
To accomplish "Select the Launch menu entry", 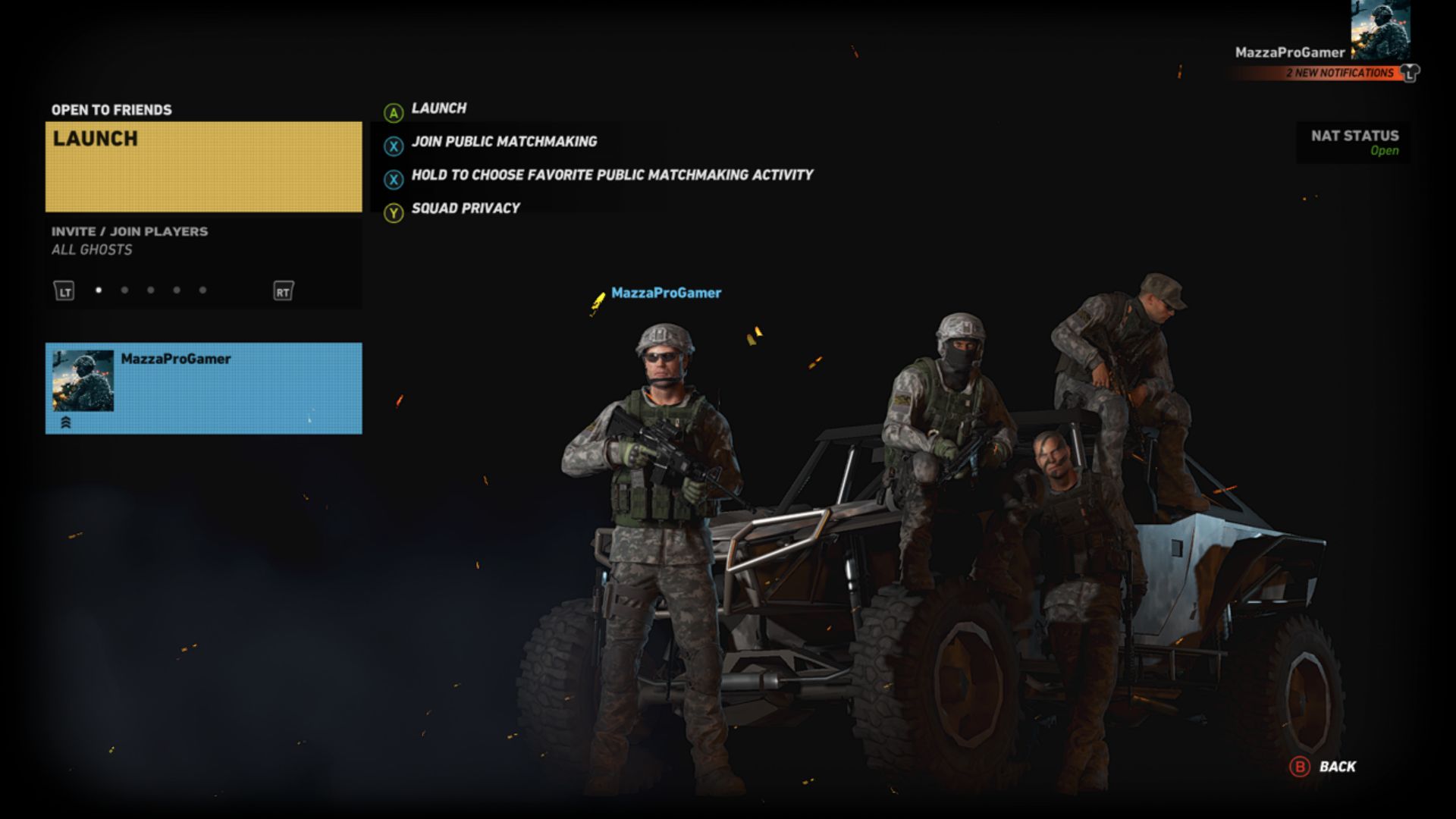I will click(x=438, y=108).
